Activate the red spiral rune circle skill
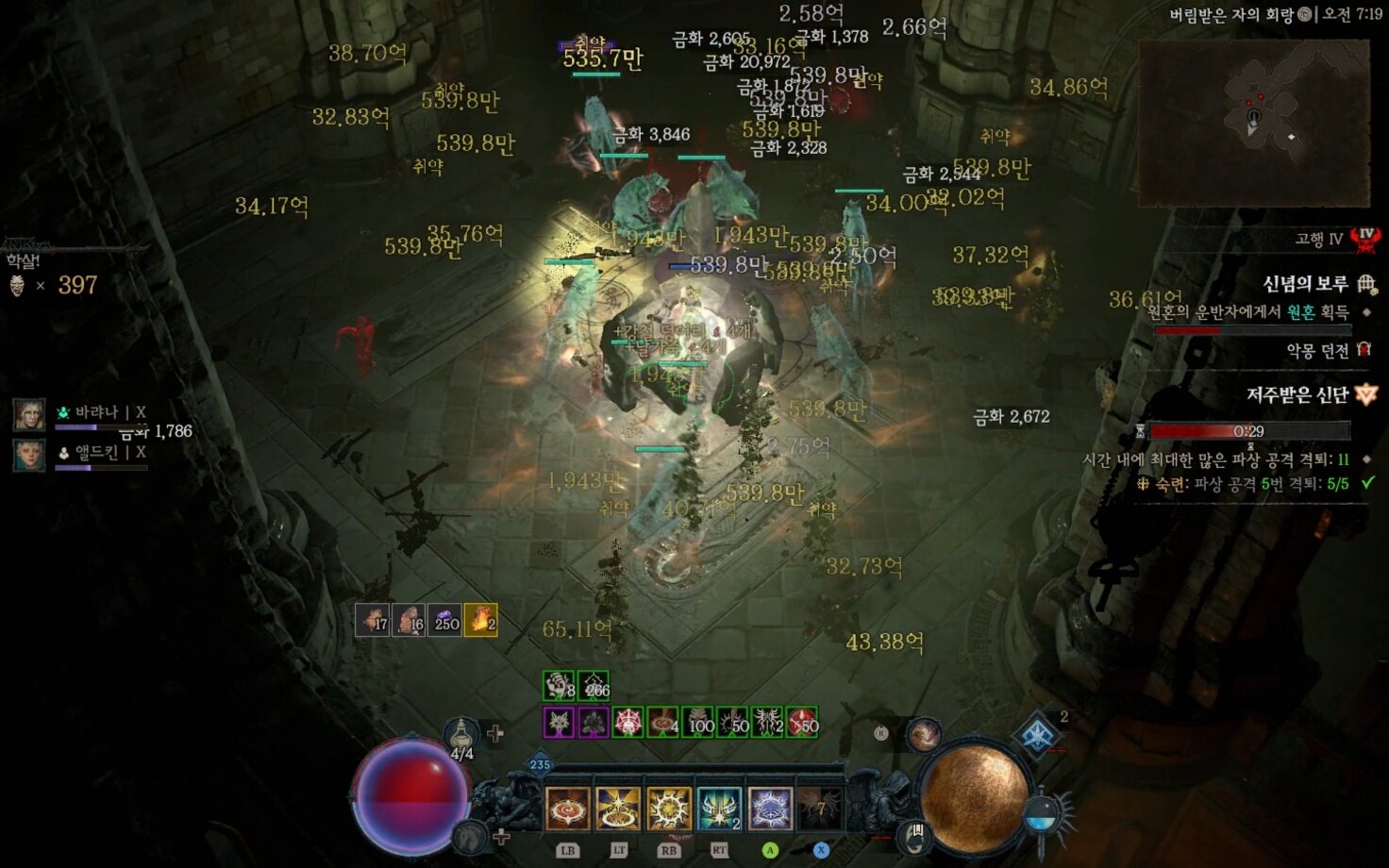The image size is (1389, 868). [x=568, y=809]
